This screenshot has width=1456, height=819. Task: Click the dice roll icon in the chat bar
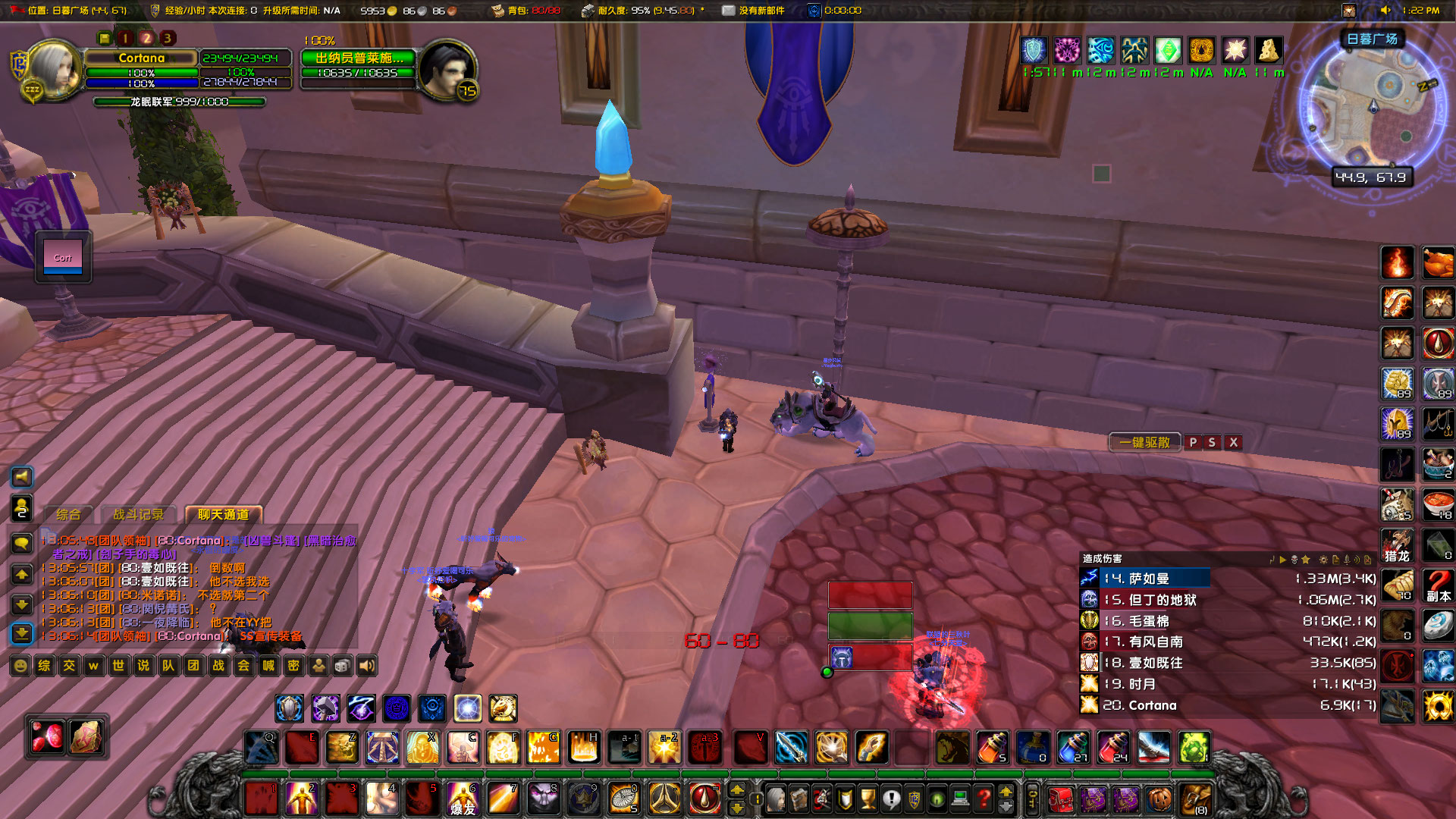pyautogui.click(x=342, y=666)
